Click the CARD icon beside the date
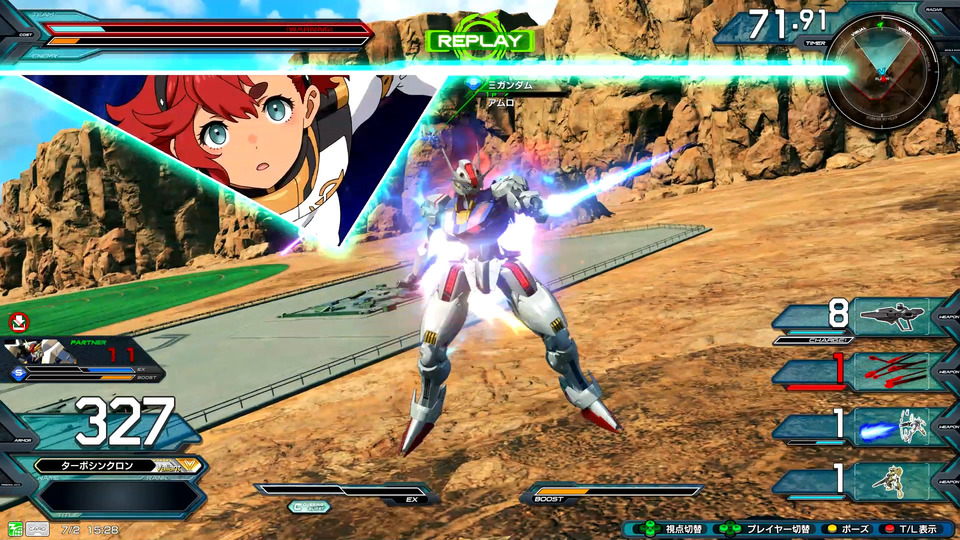Screen dimensions: 960x540 tap(39, 528)
